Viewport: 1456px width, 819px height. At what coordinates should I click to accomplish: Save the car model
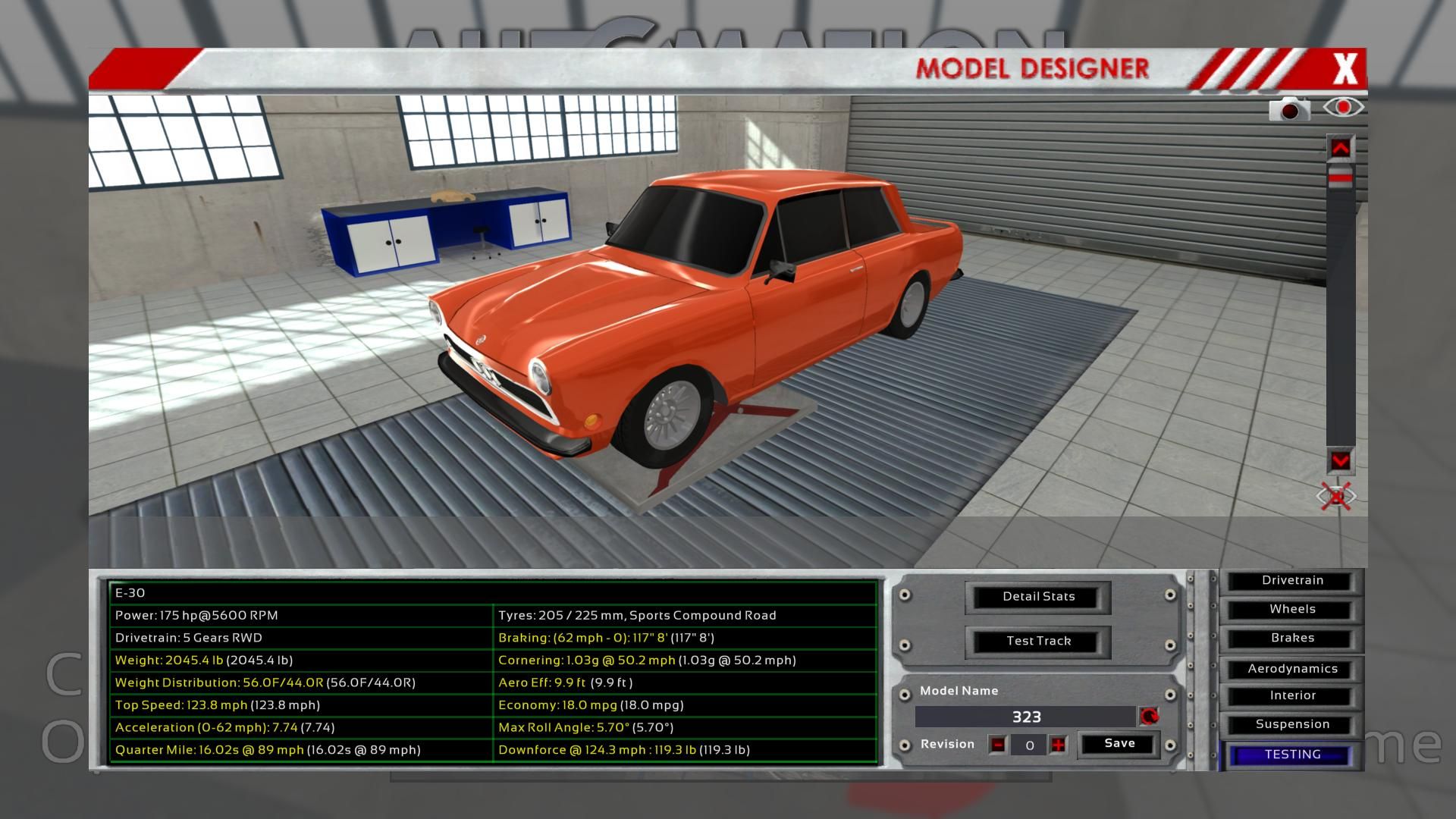[x=1119, y=744]
